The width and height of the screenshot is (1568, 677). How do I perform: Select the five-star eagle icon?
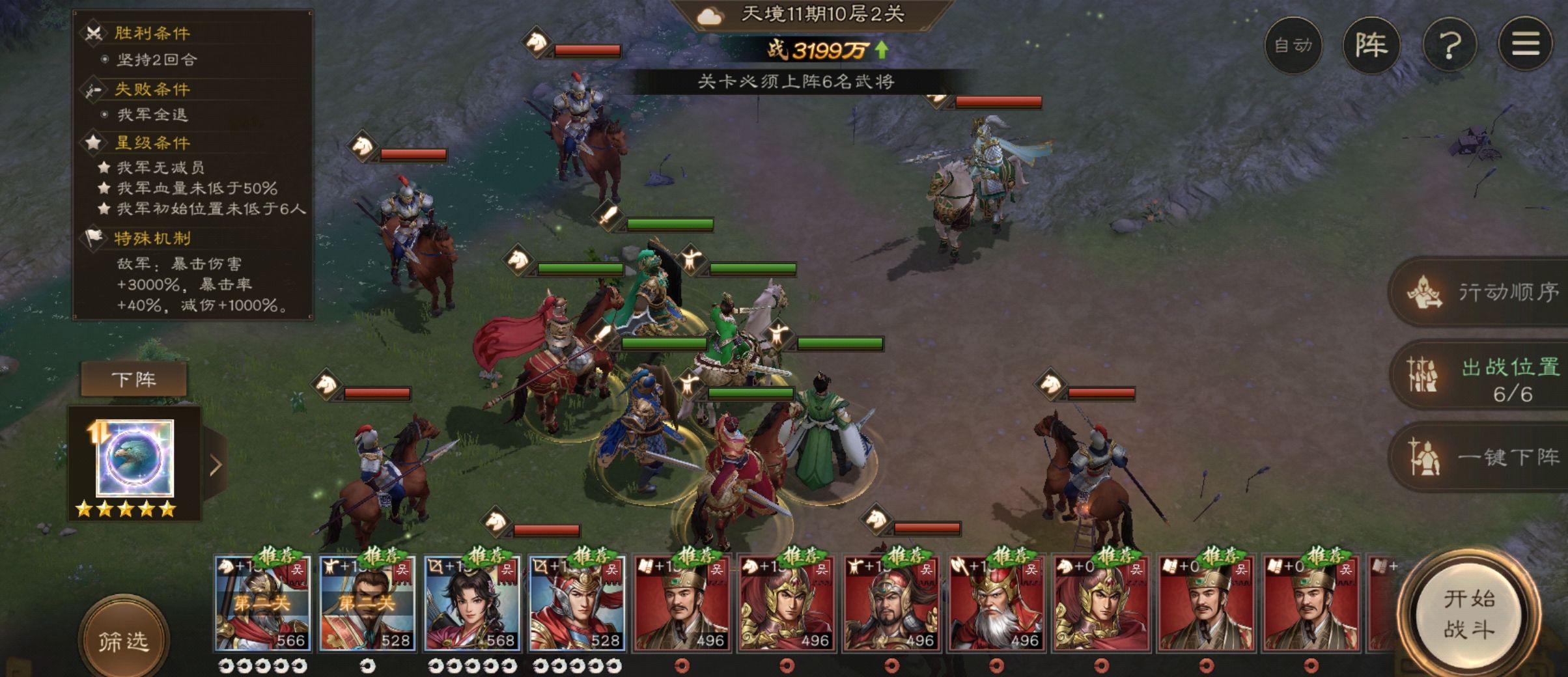pyautogui.click(x=135, y=459)
